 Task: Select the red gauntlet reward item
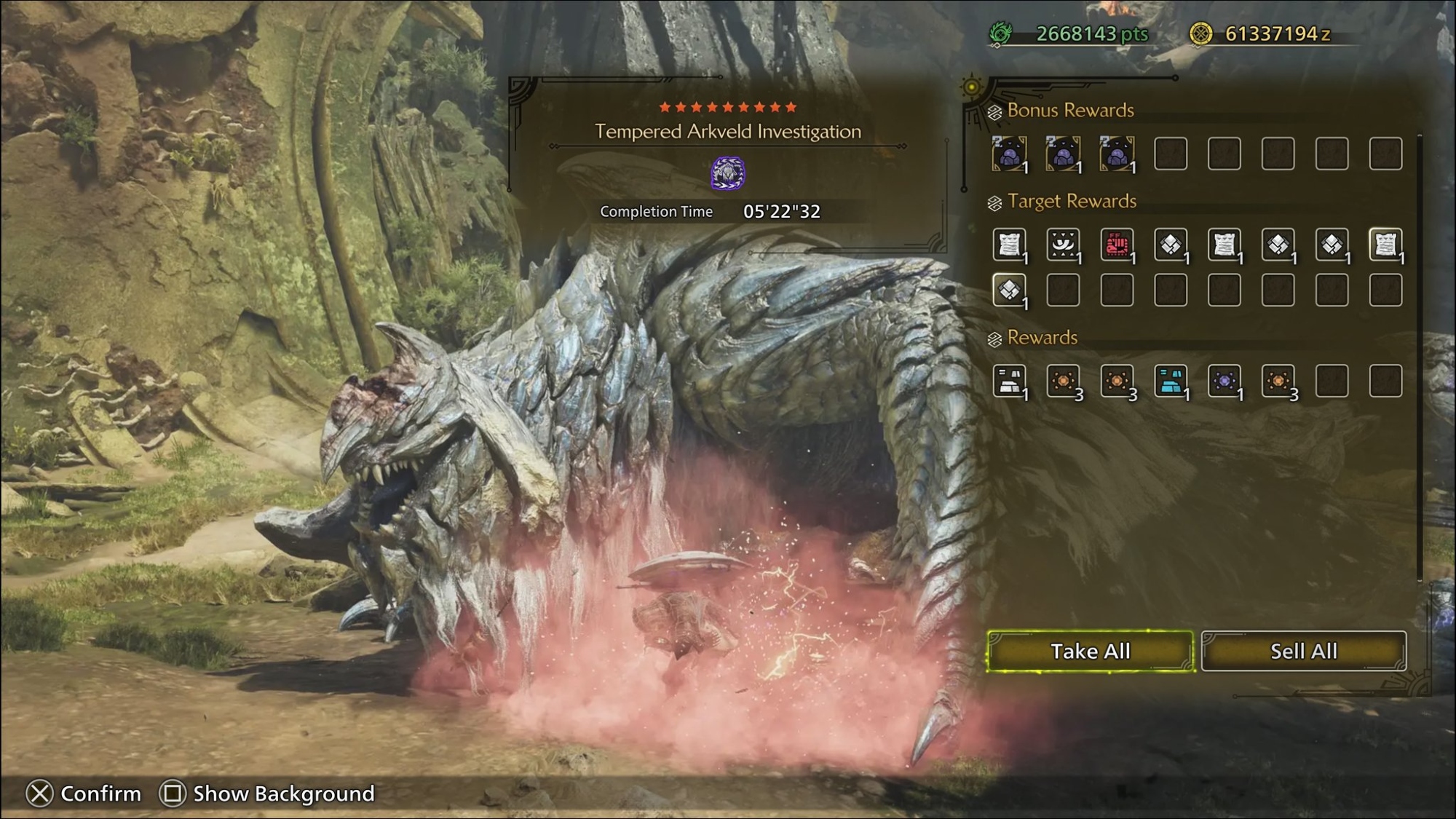point(1117,245)
